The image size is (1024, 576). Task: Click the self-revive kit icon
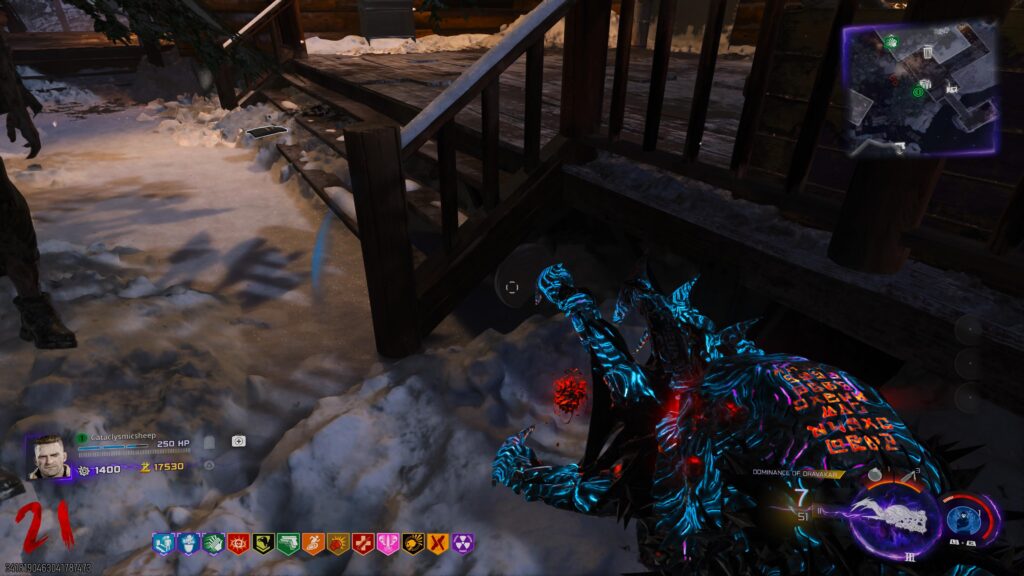[x=238, y=441]
